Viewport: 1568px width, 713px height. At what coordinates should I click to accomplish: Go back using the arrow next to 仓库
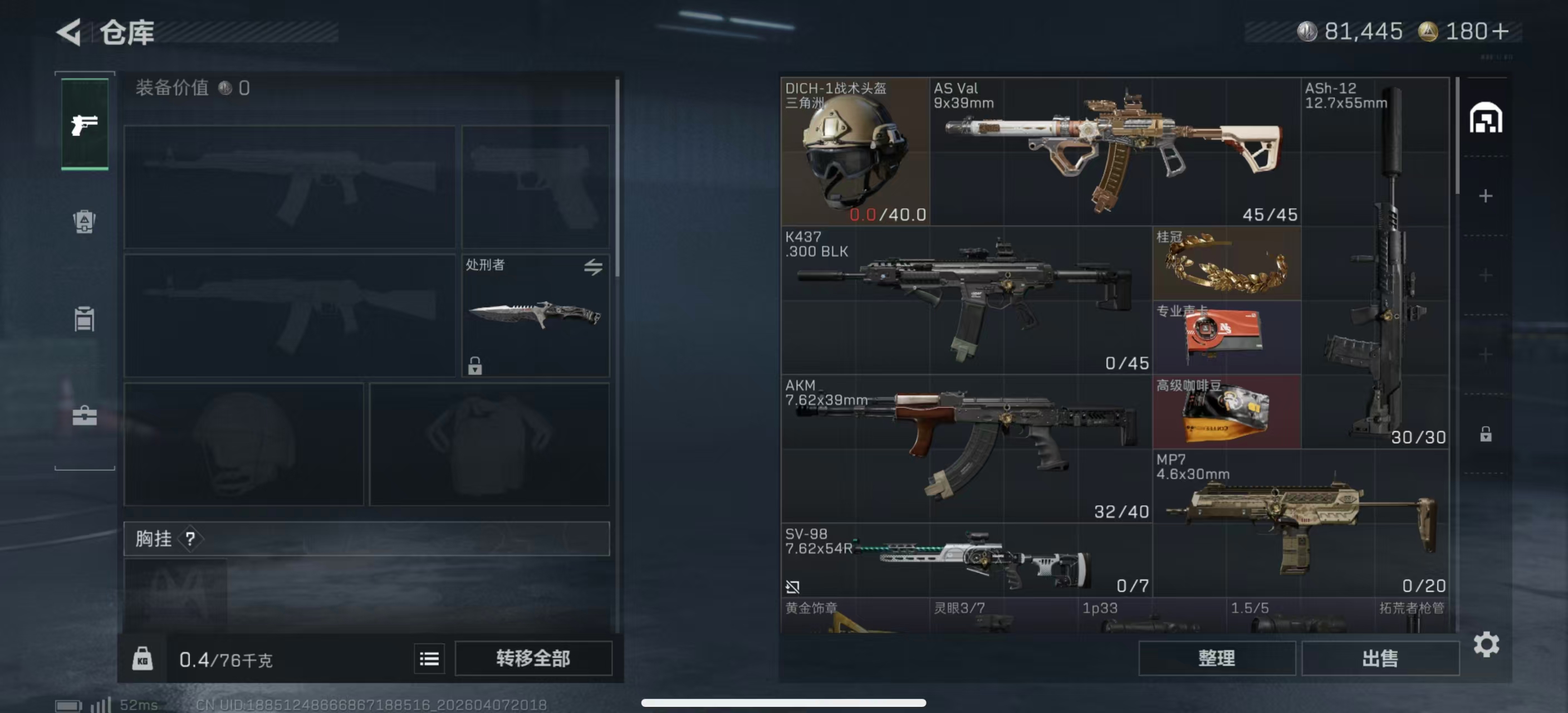69,32
